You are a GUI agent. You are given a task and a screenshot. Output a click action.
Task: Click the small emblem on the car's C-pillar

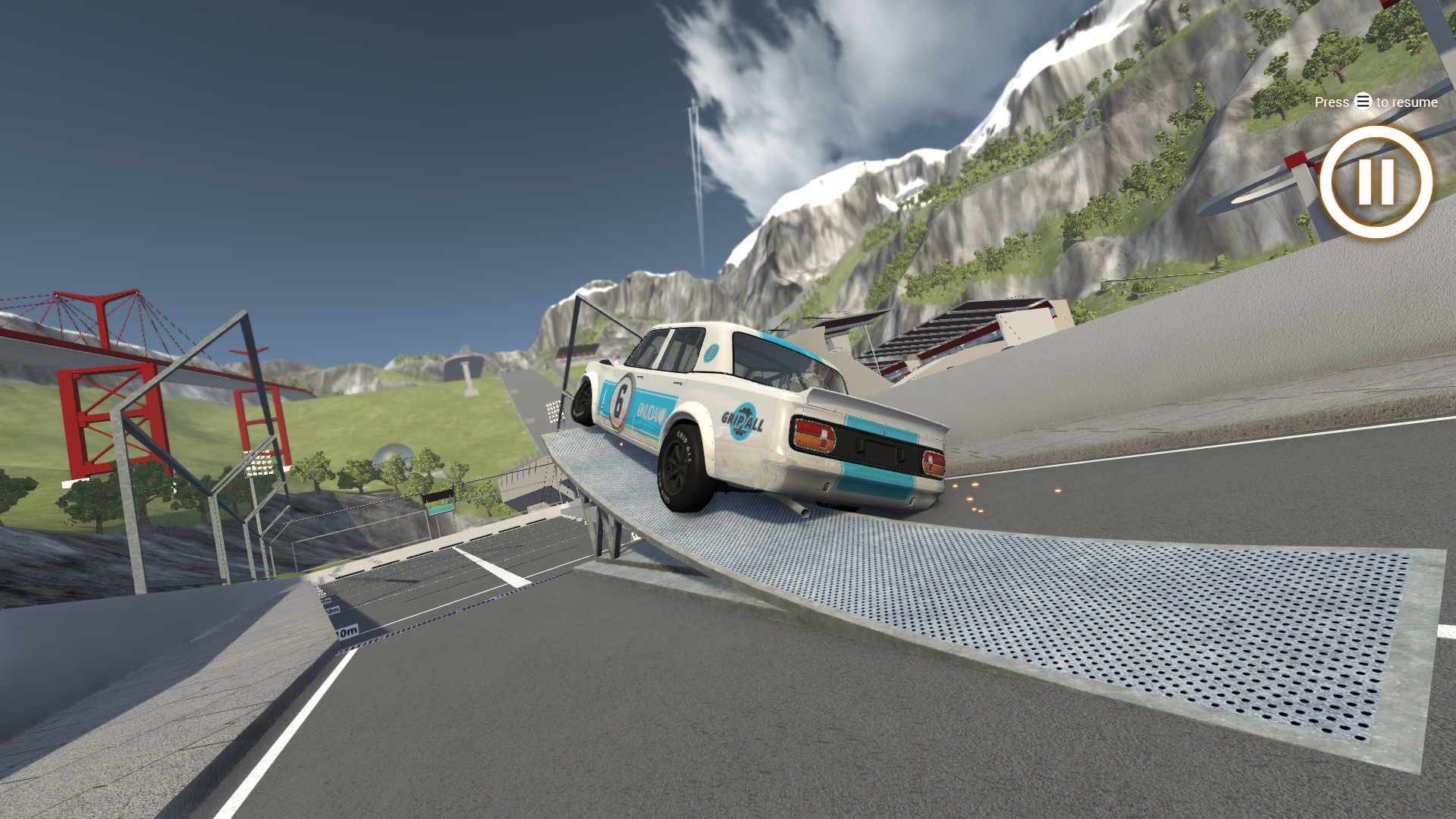click(711, 353)
